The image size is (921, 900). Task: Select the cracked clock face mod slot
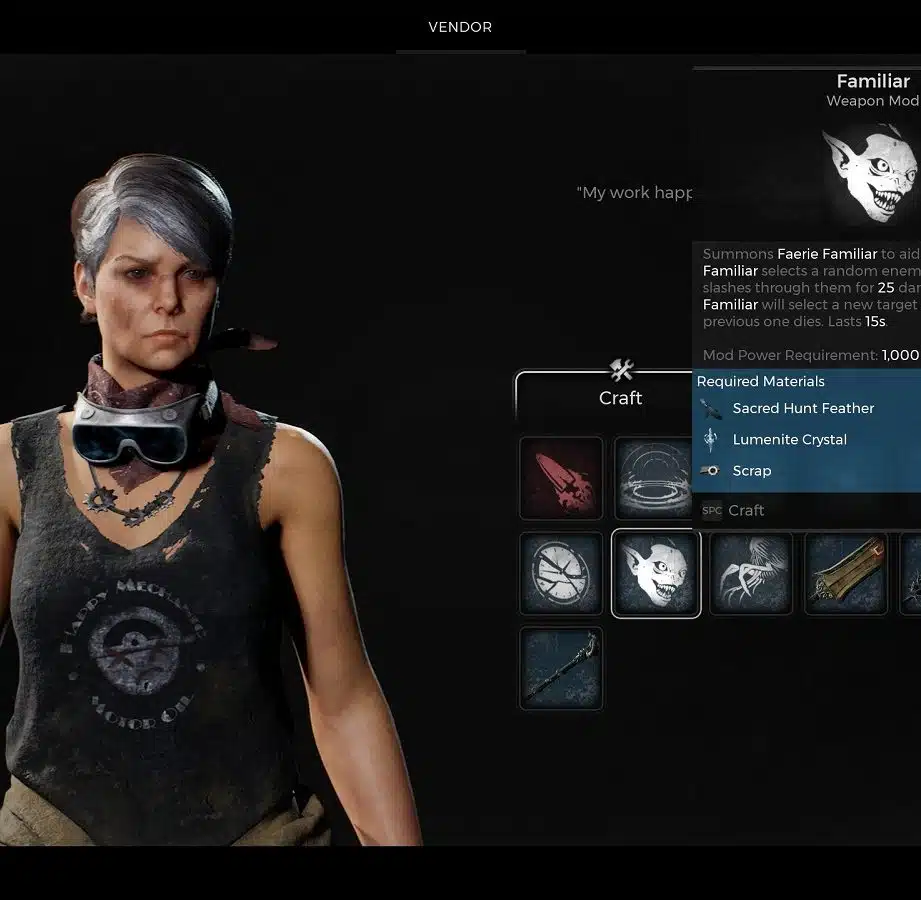(x=561, y=573)
